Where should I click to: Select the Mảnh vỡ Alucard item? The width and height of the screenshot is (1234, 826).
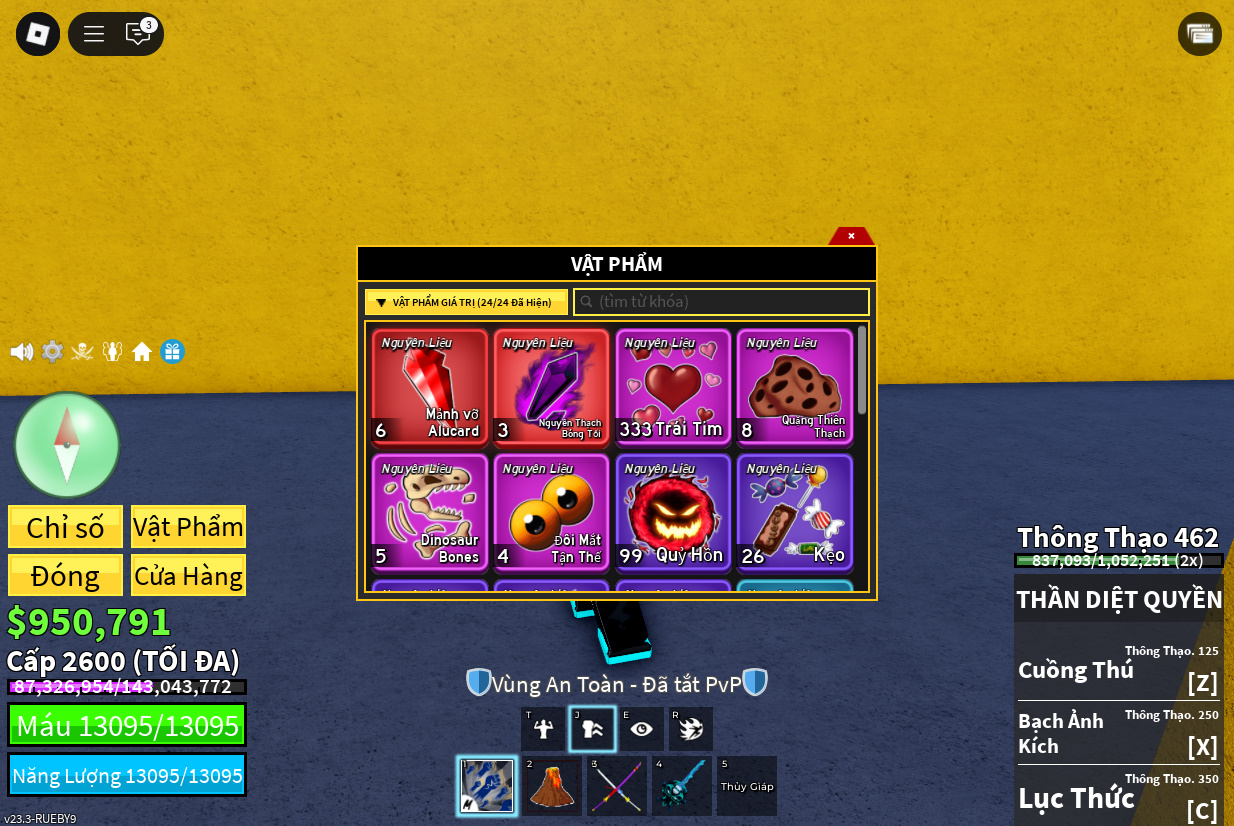click(x=430, y=386)
